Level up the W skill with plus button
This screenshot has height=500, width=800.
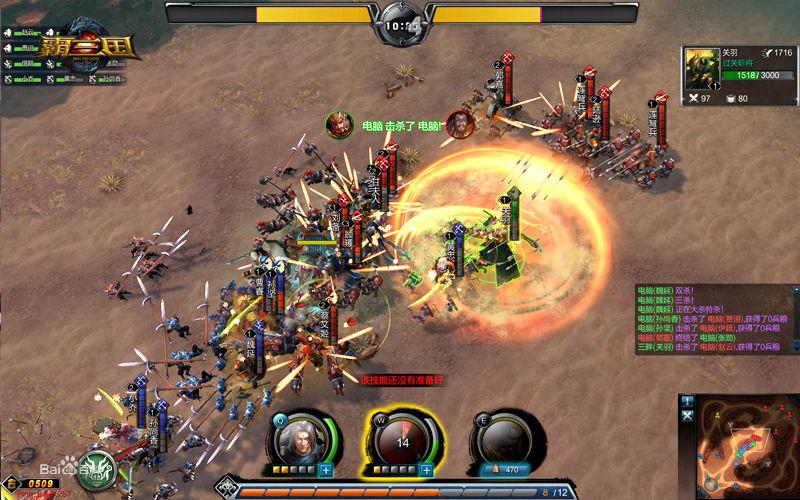(426, 470)
